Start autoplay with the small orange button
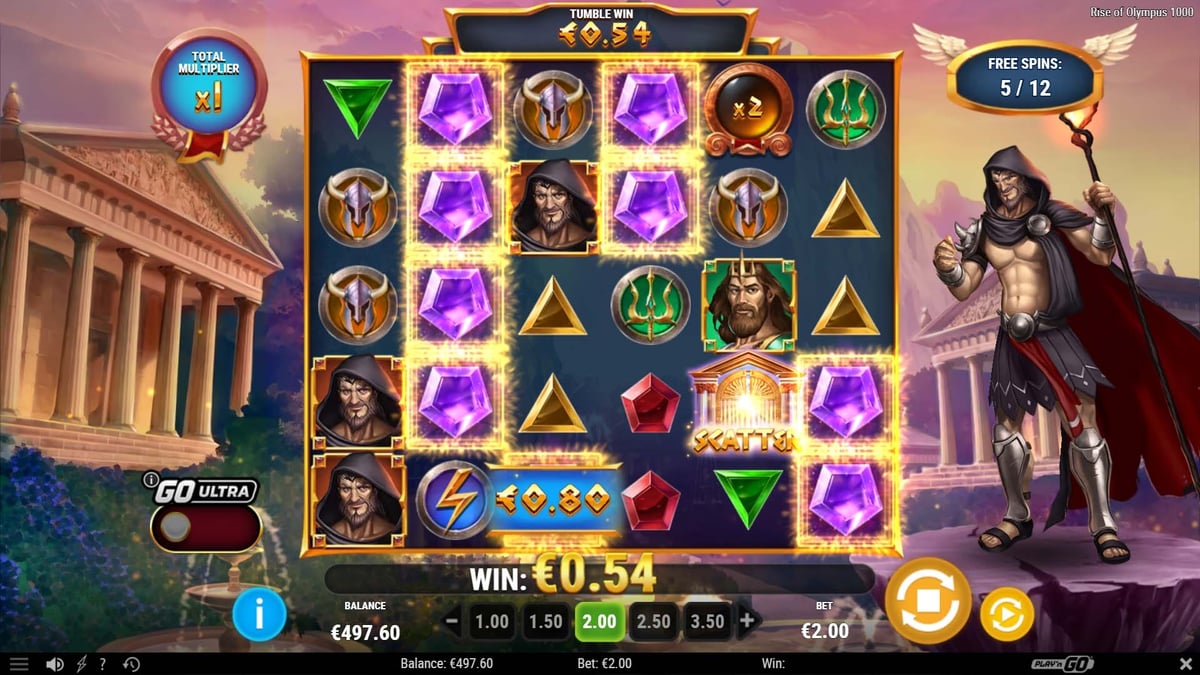1200x675 pixels. click(x=1006, y=614)
